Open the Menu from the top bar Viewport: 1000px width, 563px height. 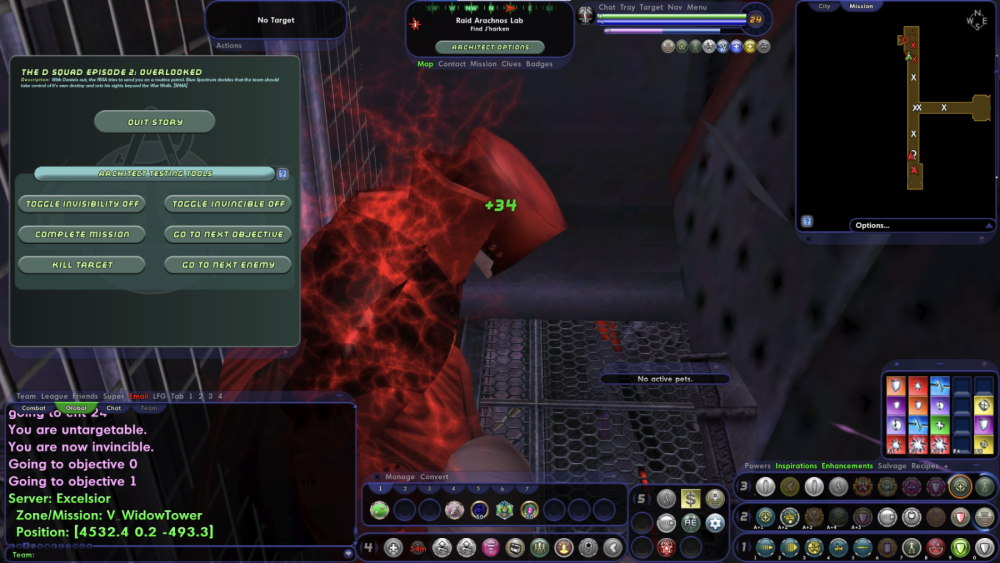pos(697,7)
